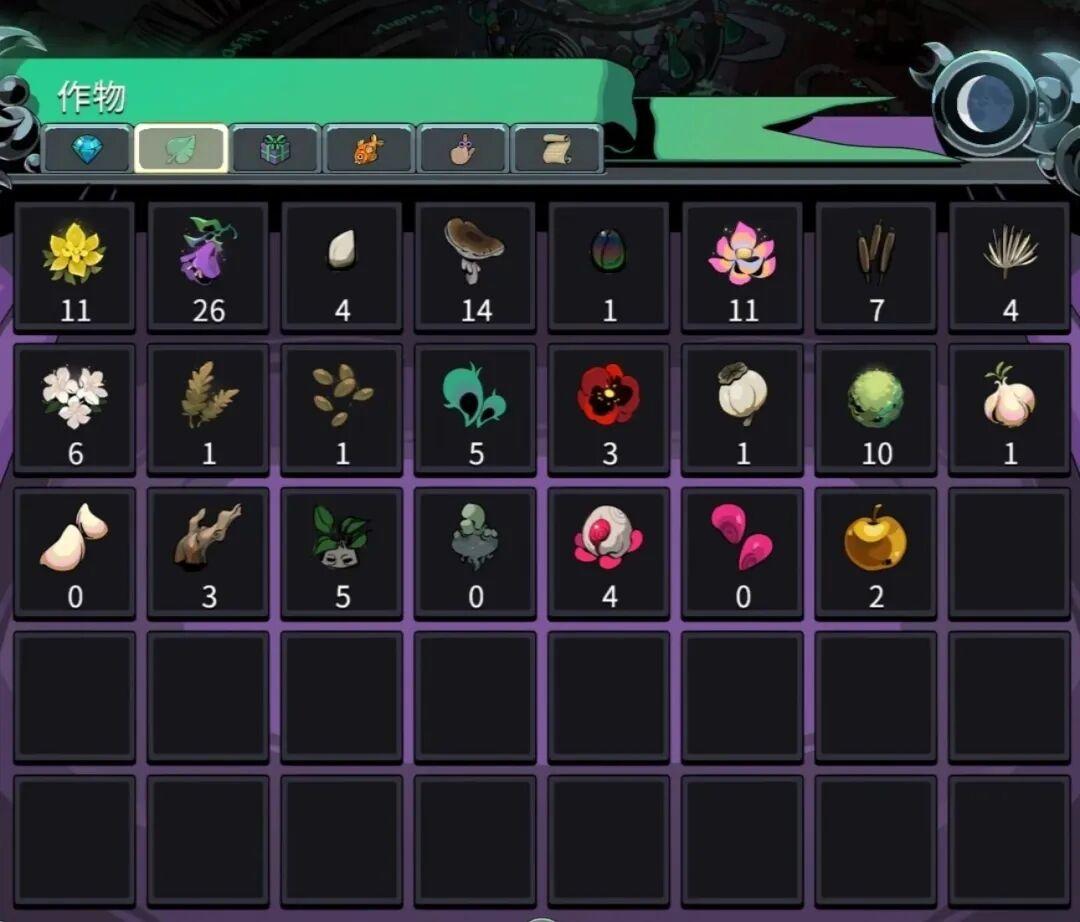This screenshot has height=922, width=1080.
Task: Select the parchment scroll tab
Action: (x=557, y=150)
